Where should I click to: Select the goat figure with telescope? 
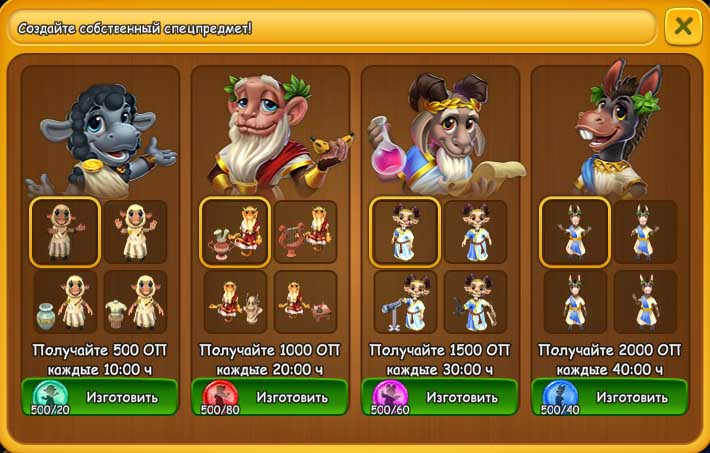coord(405,302)
